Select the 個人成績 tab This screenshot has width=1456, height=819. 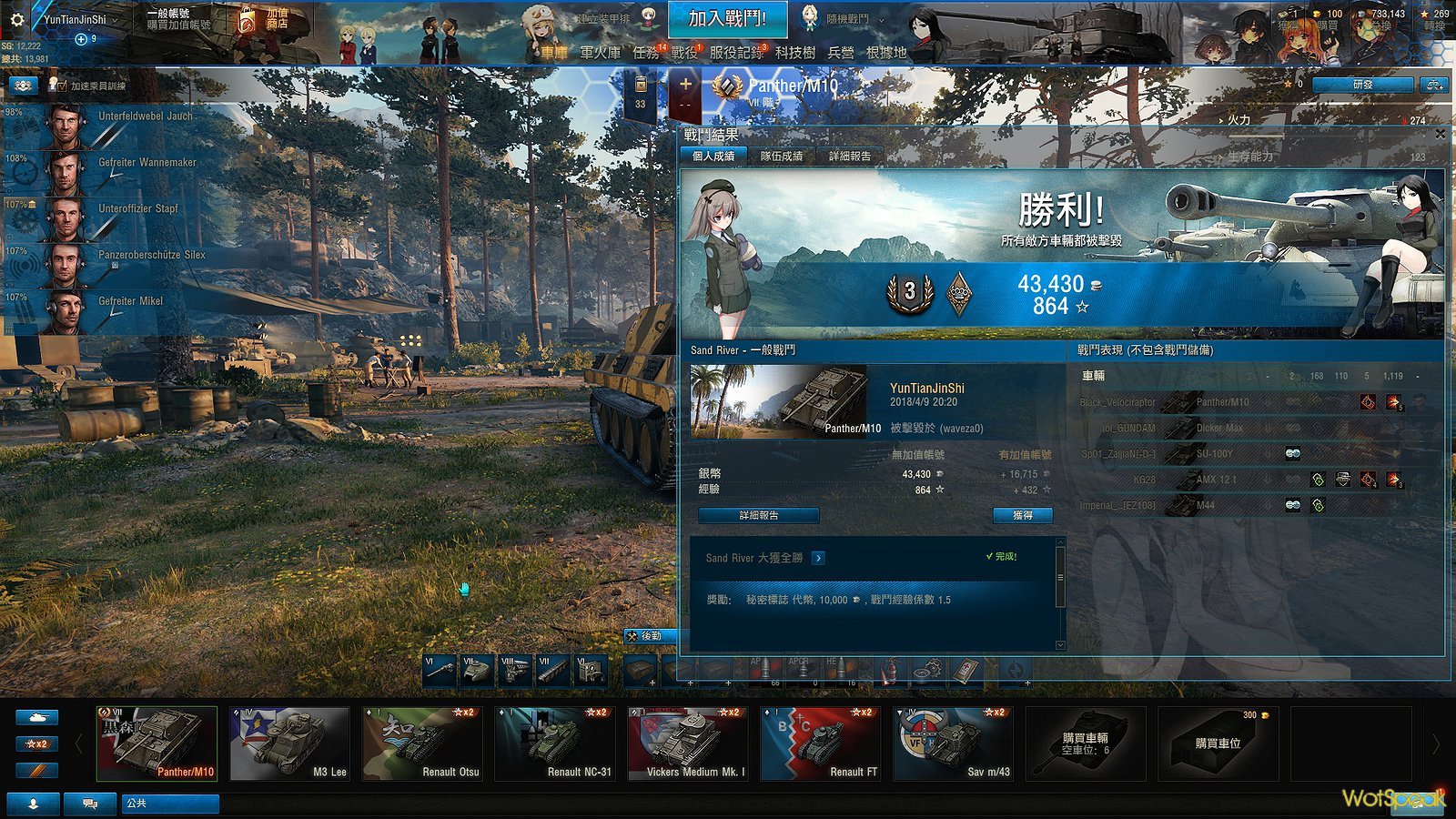click(713, 157)
